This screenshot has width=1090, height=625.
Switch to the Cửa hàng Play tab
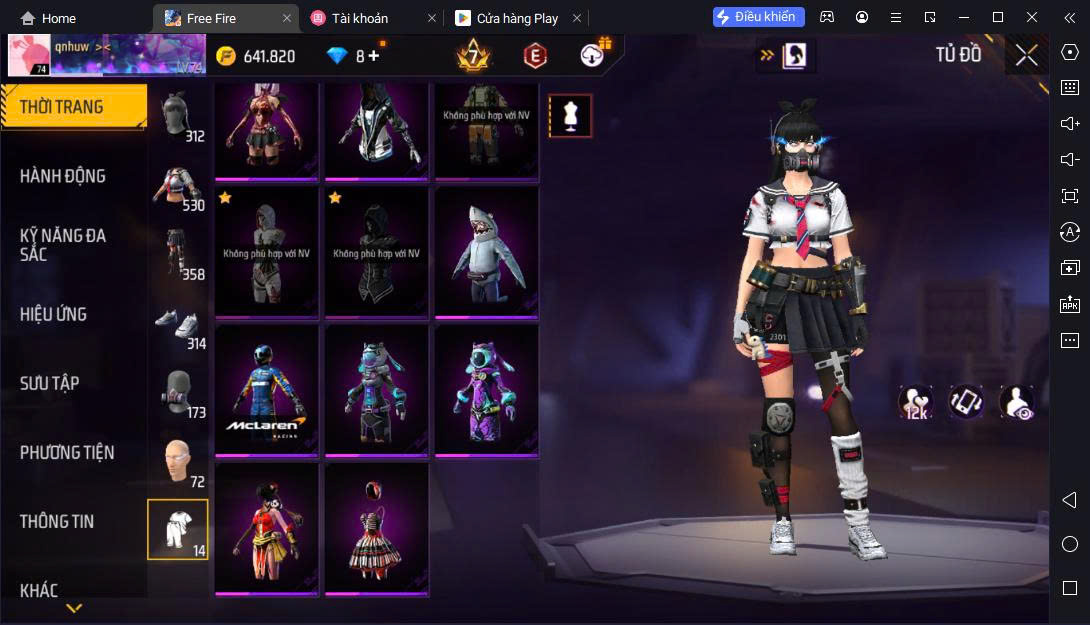(516, 18)
